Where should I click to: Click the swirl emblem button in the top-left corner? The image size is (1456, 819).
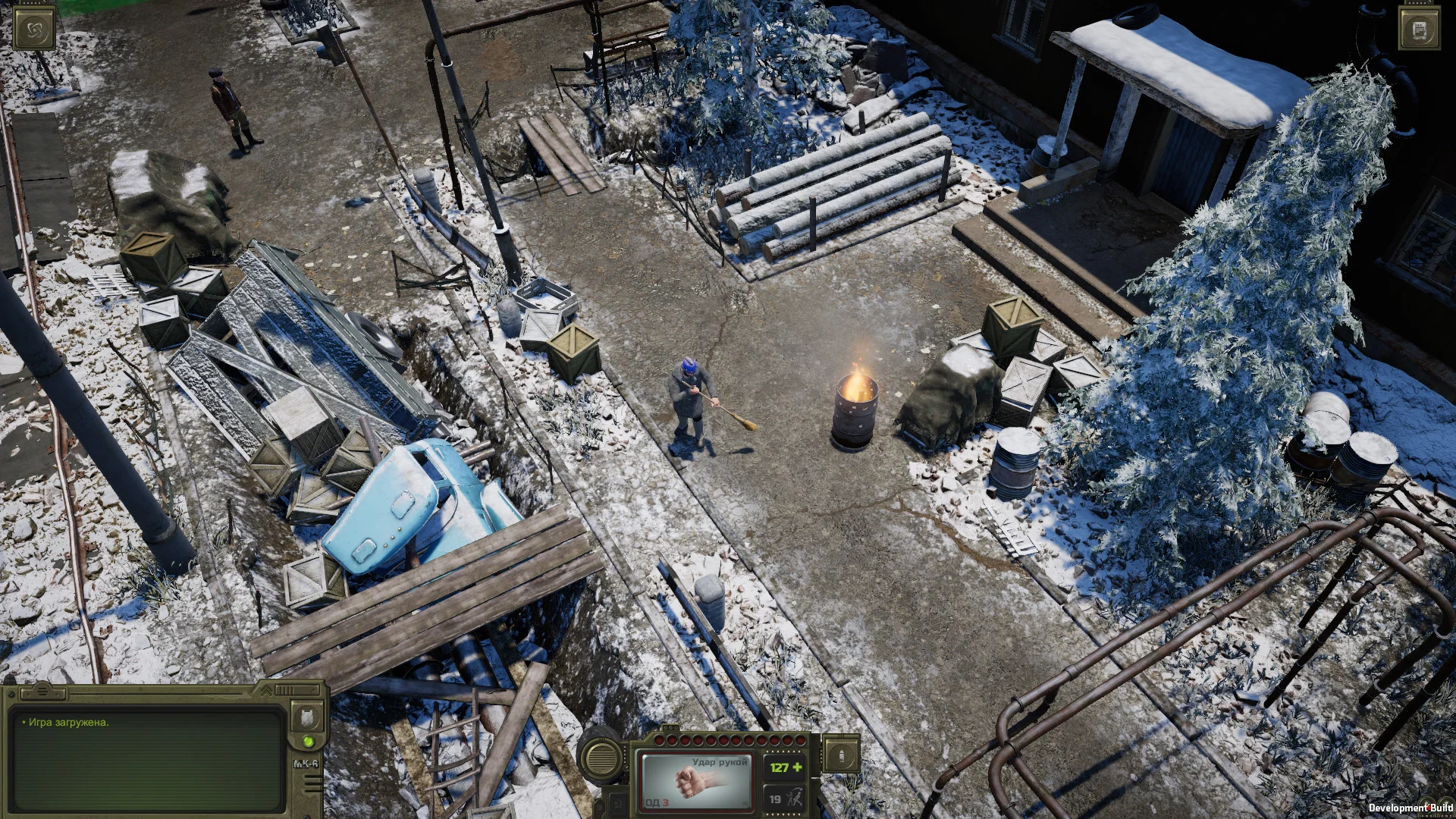(x=34, y=29)
